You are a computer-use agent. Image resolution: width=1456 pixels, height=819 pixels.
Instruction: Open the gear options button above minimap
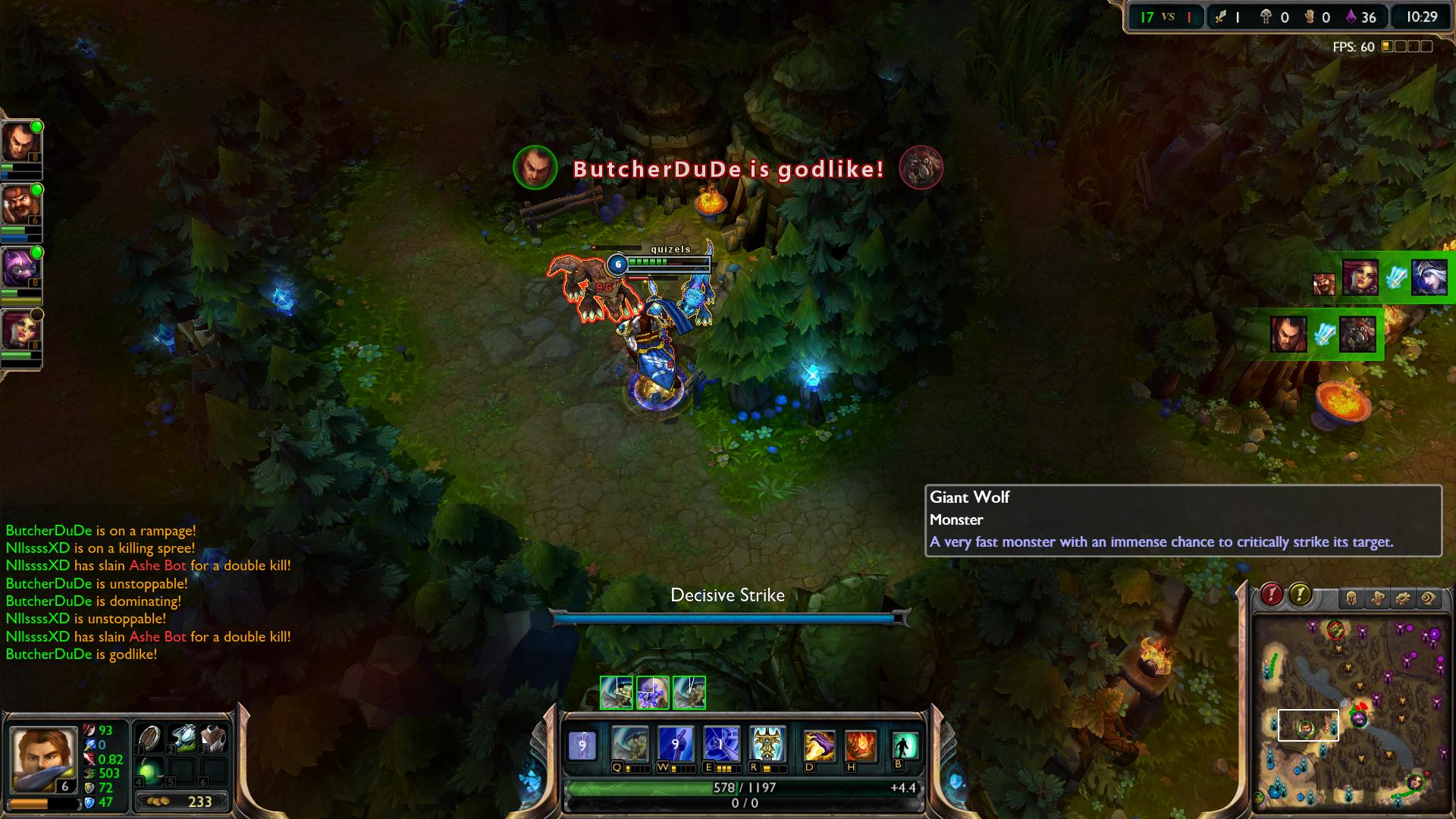click(x=1403, y=599)
